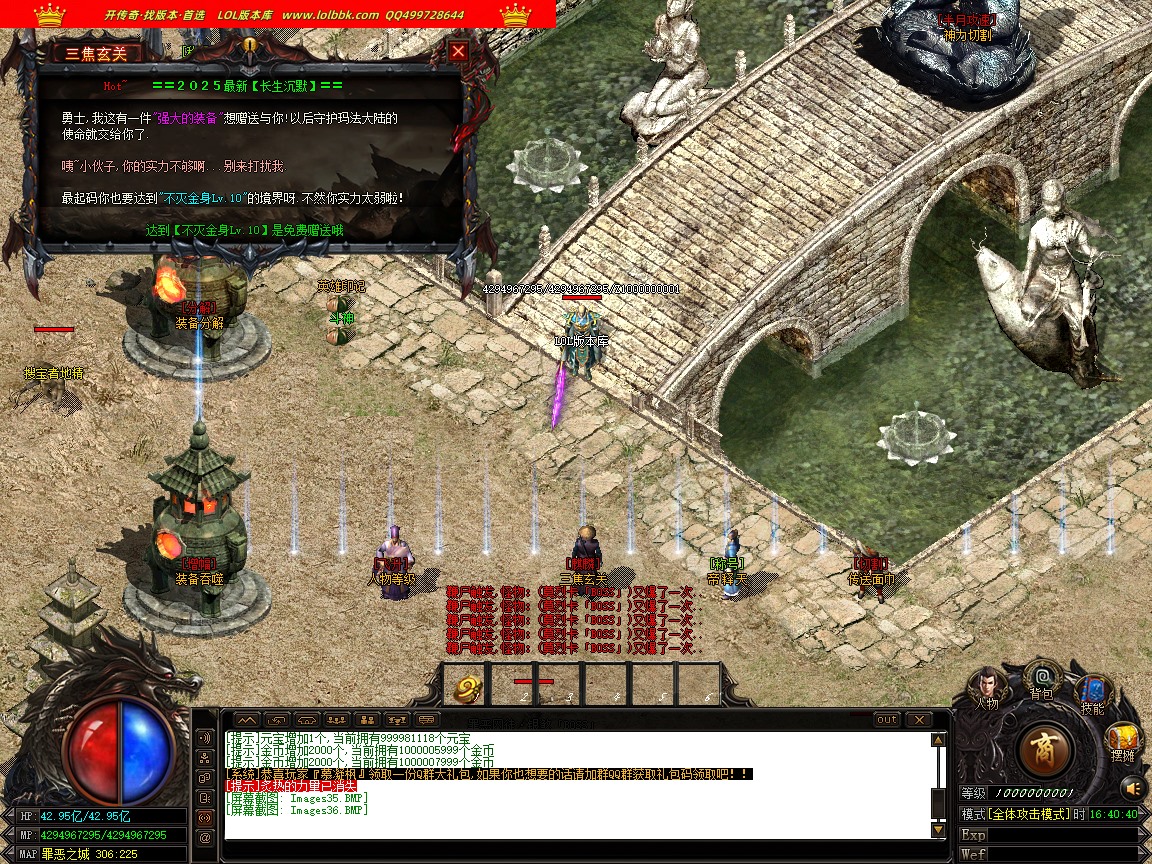The height and width of the screenshot is (864, 1152).
Task: Open the round 商 shop button
Action: 1045,749
